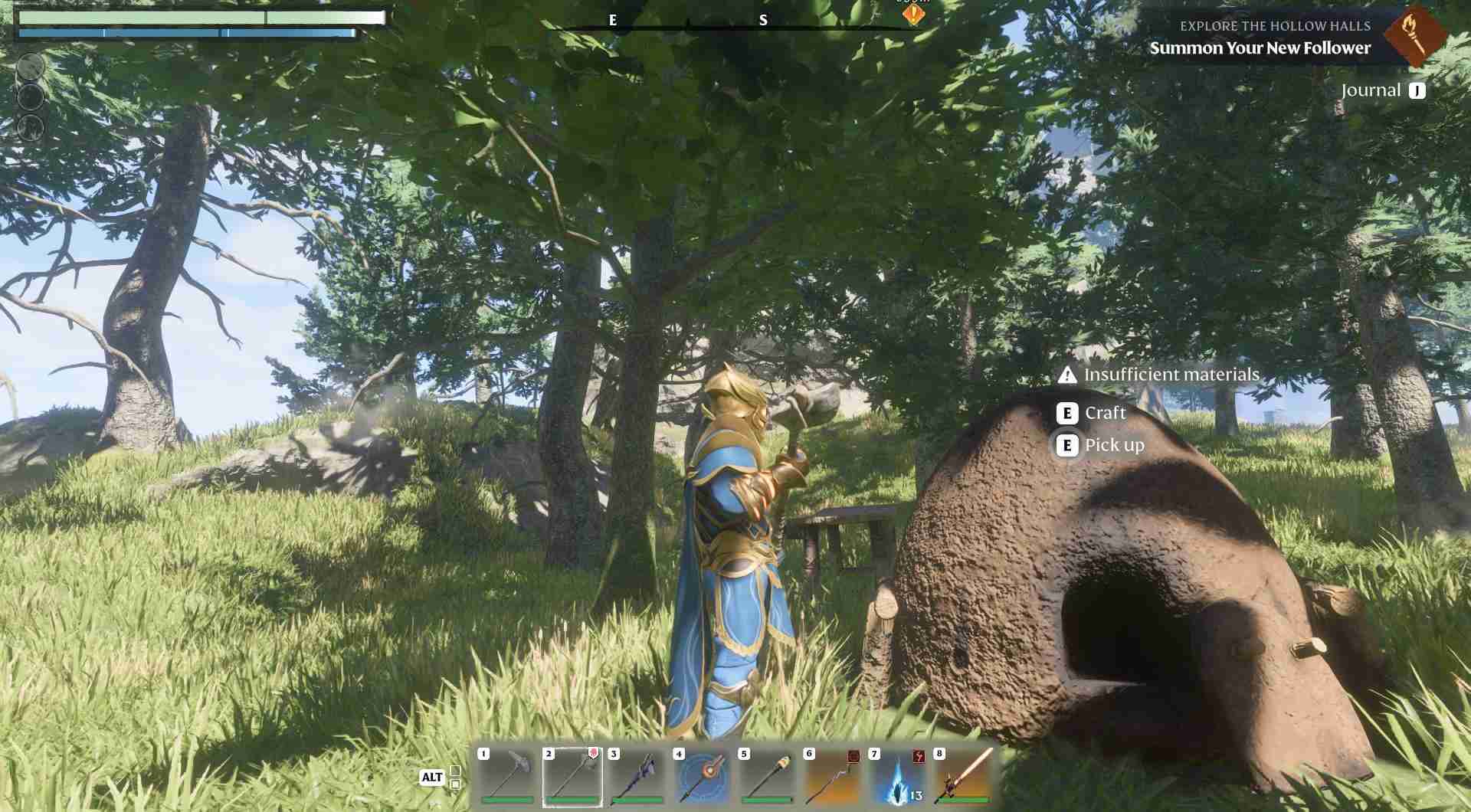Click the torch quest icon
This screenshot has height=812, width=1471.
pos(1414,35)
